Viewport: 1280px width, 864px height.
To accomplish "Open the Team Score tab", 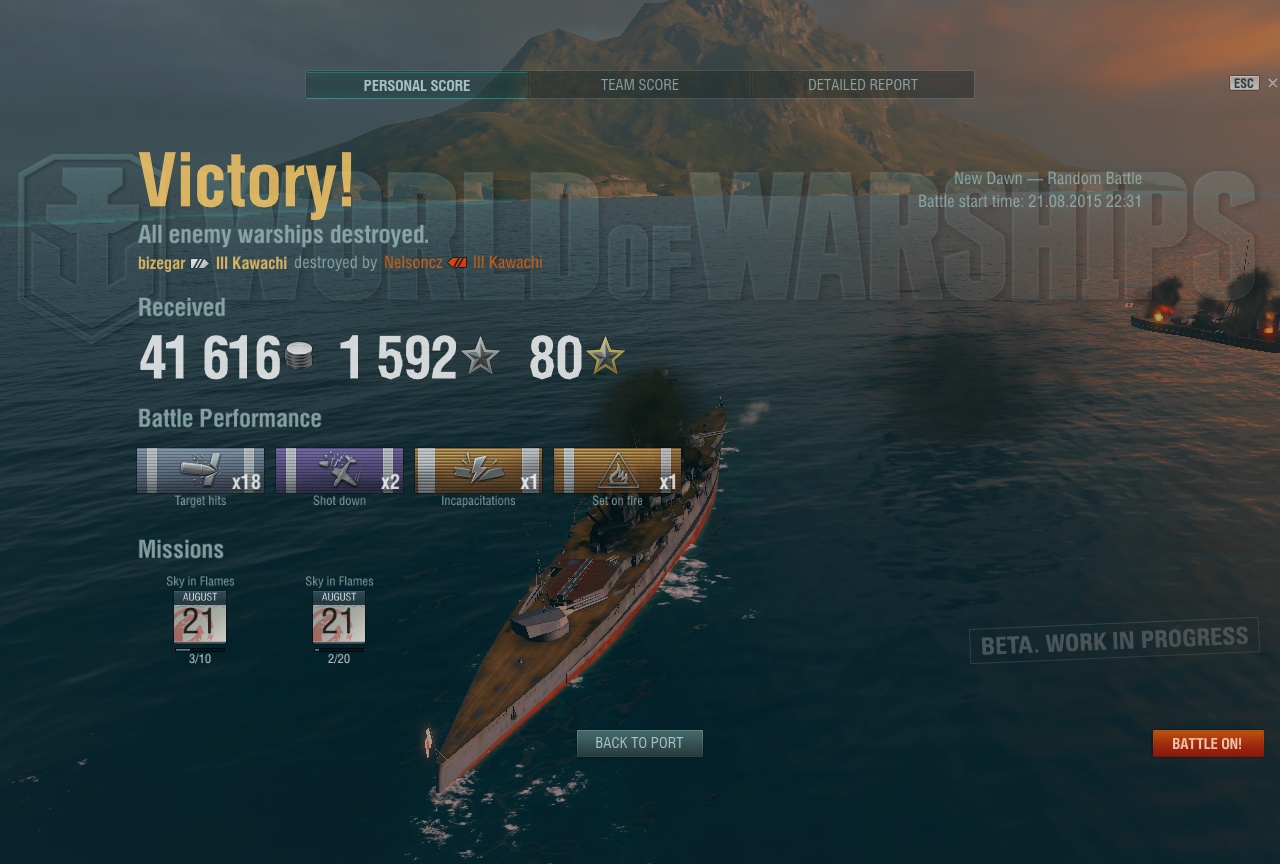I will click(639, 85).
